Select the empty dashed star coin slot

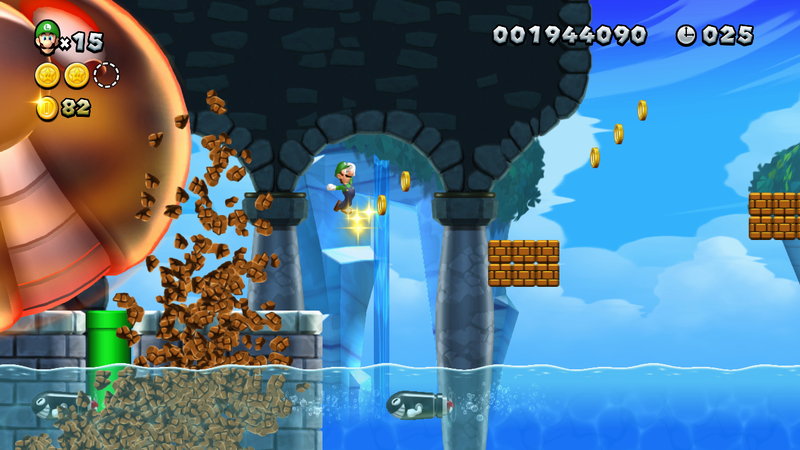[x=106, y=75]
